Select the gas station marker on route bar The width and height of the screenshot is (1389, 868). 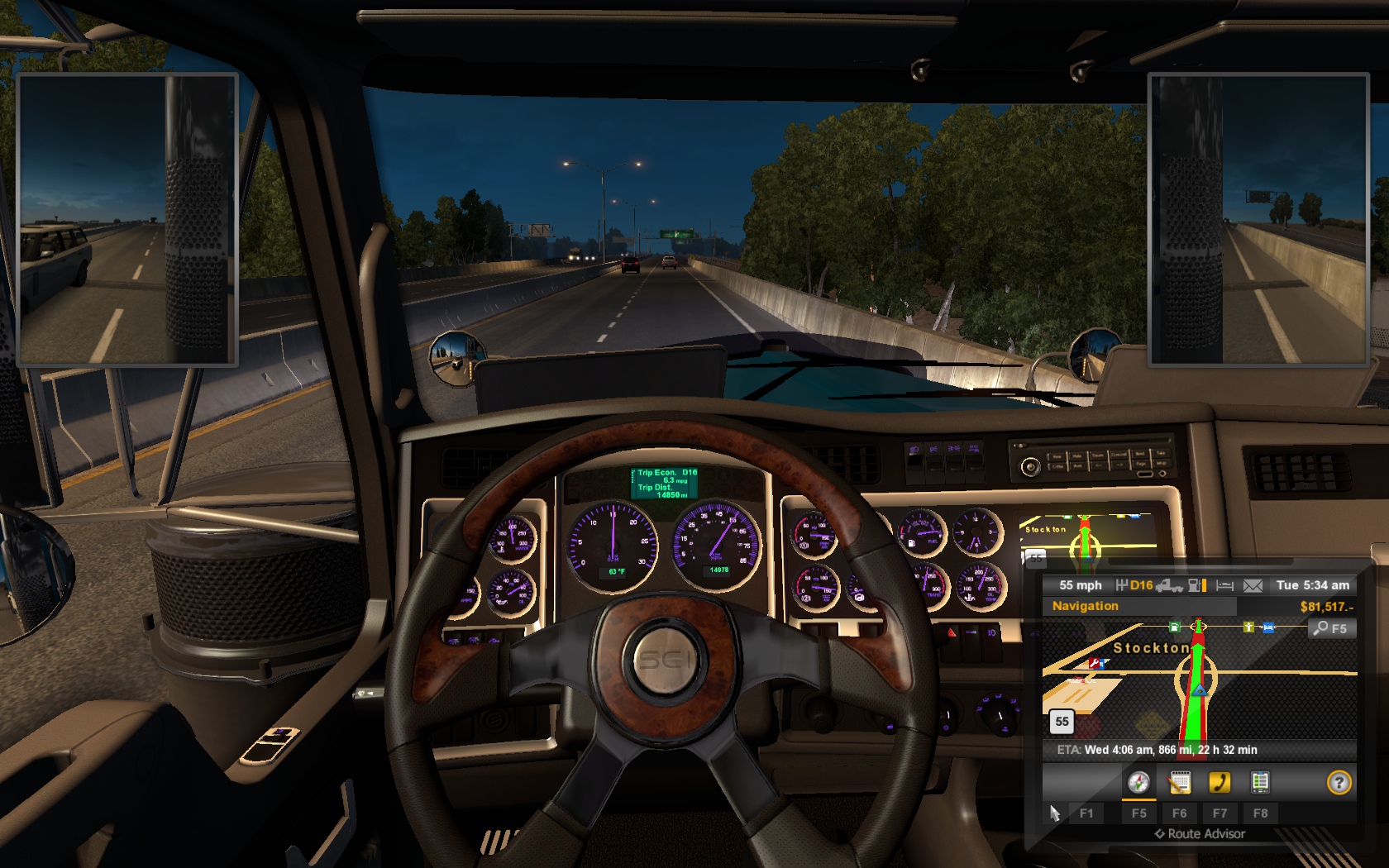click(x=1174, y=627)
